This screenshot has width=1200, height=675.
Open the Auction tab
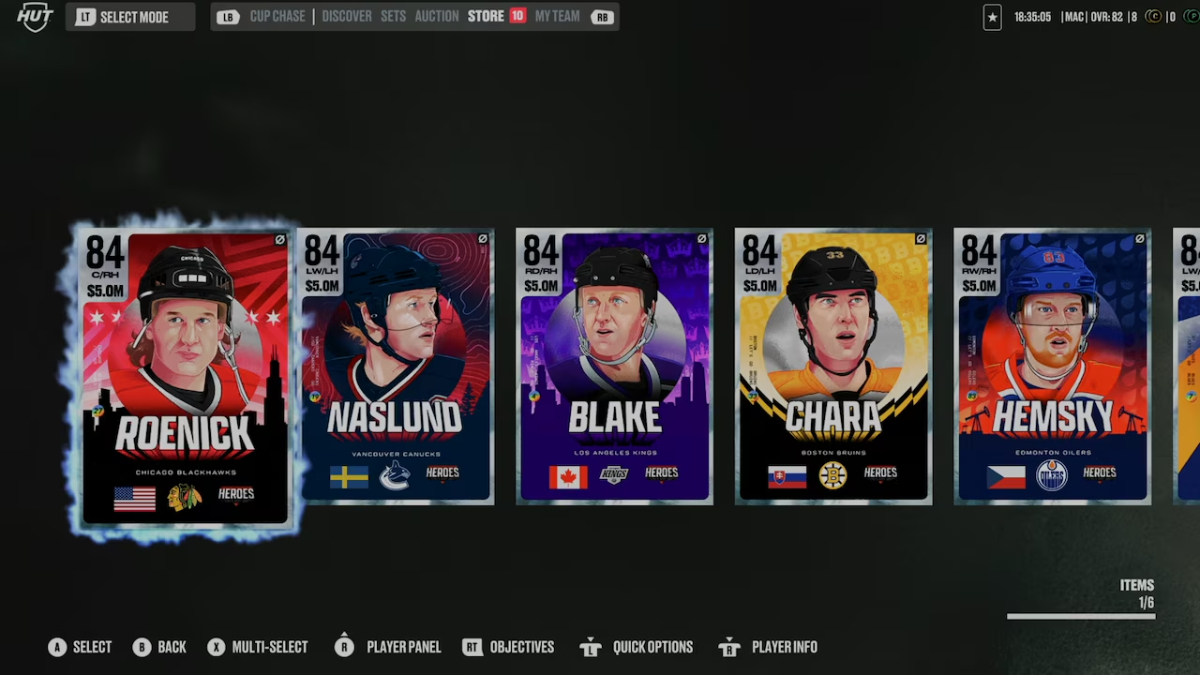click(437, 17)
